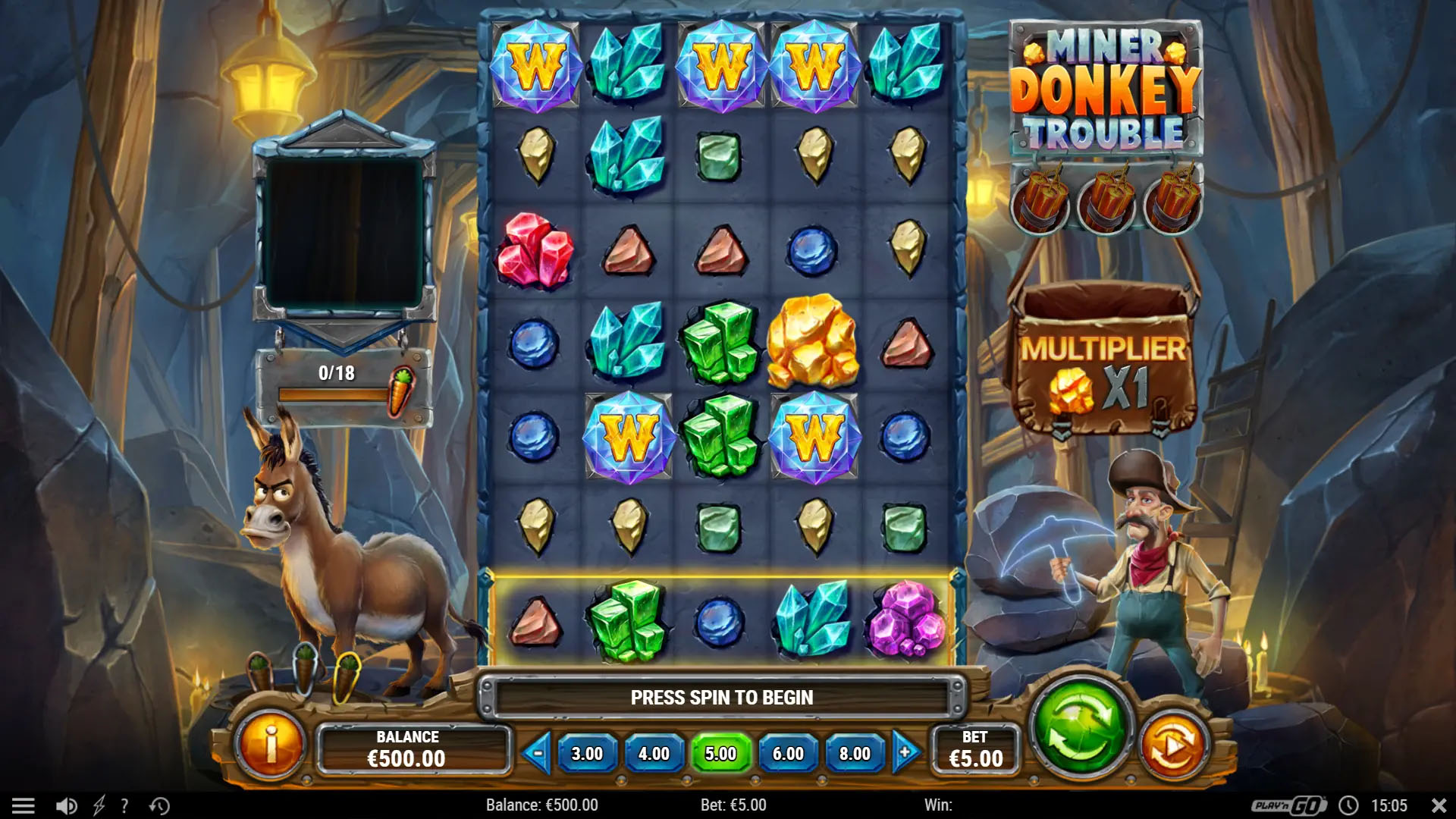The height and width of the screenshot is (819, 1456).
Task: Open help using the question mark icon
Action: coord(124,805)
